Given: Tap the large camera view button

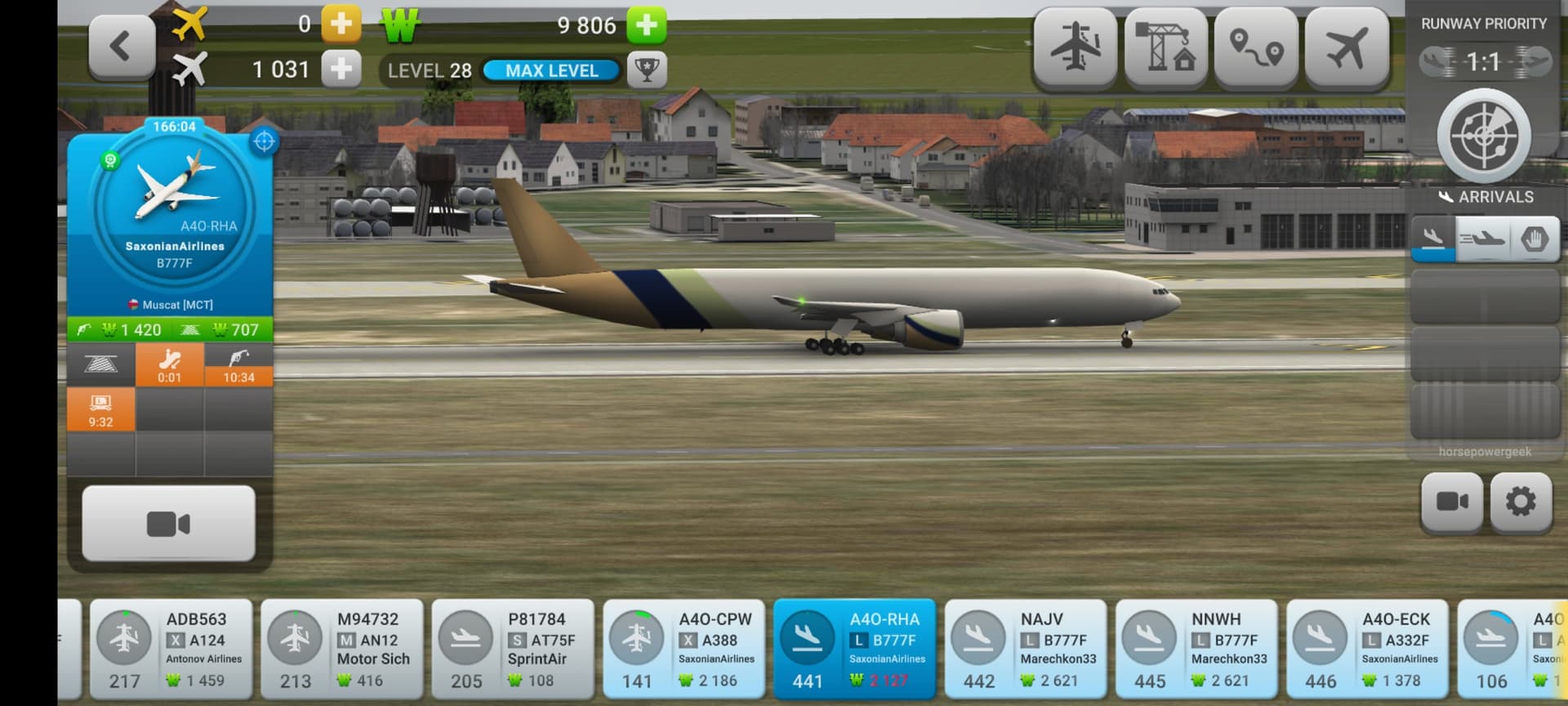Looking at the screenshot, I should pos(169,523).
